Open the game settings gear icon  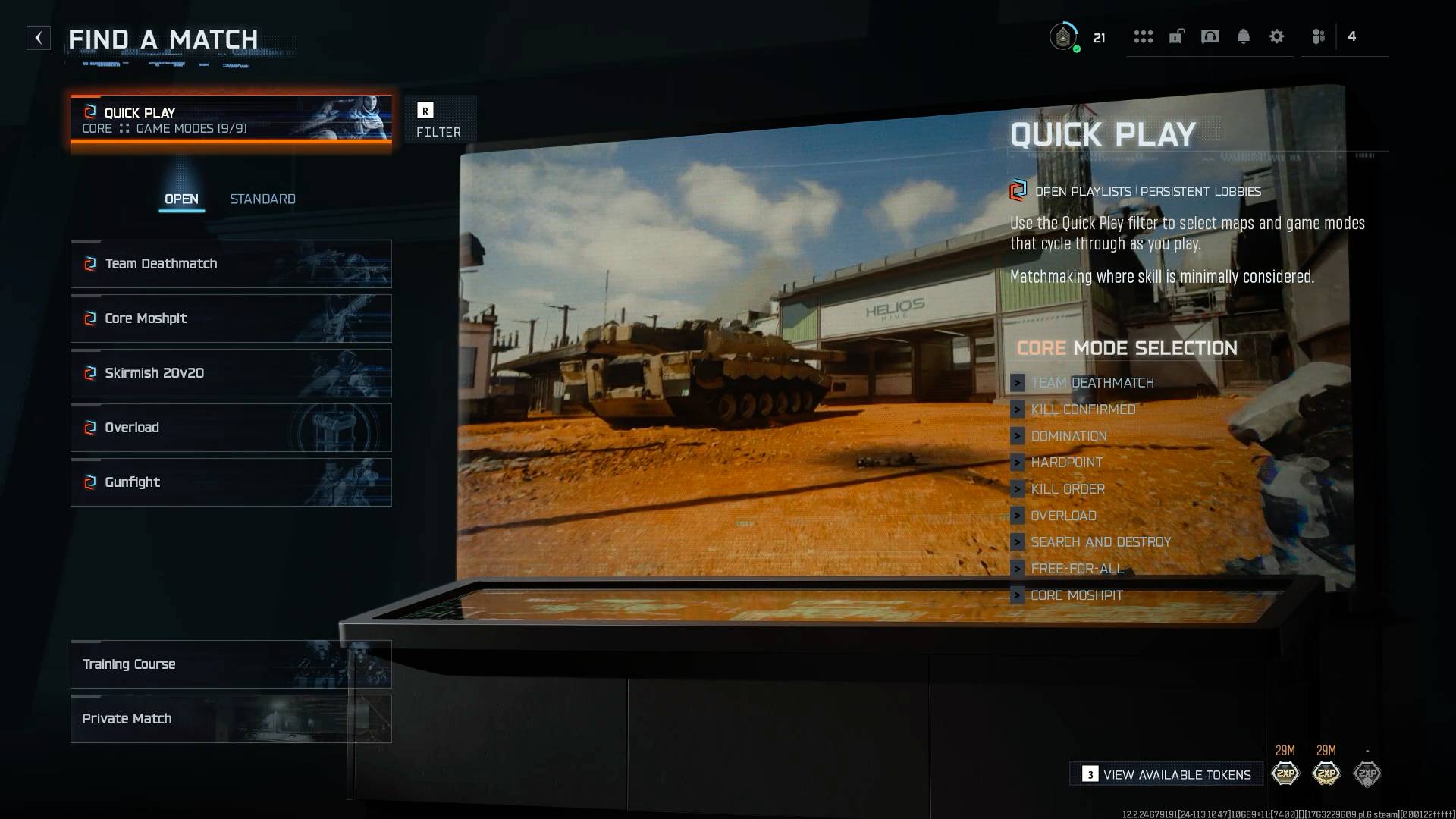1277,36
